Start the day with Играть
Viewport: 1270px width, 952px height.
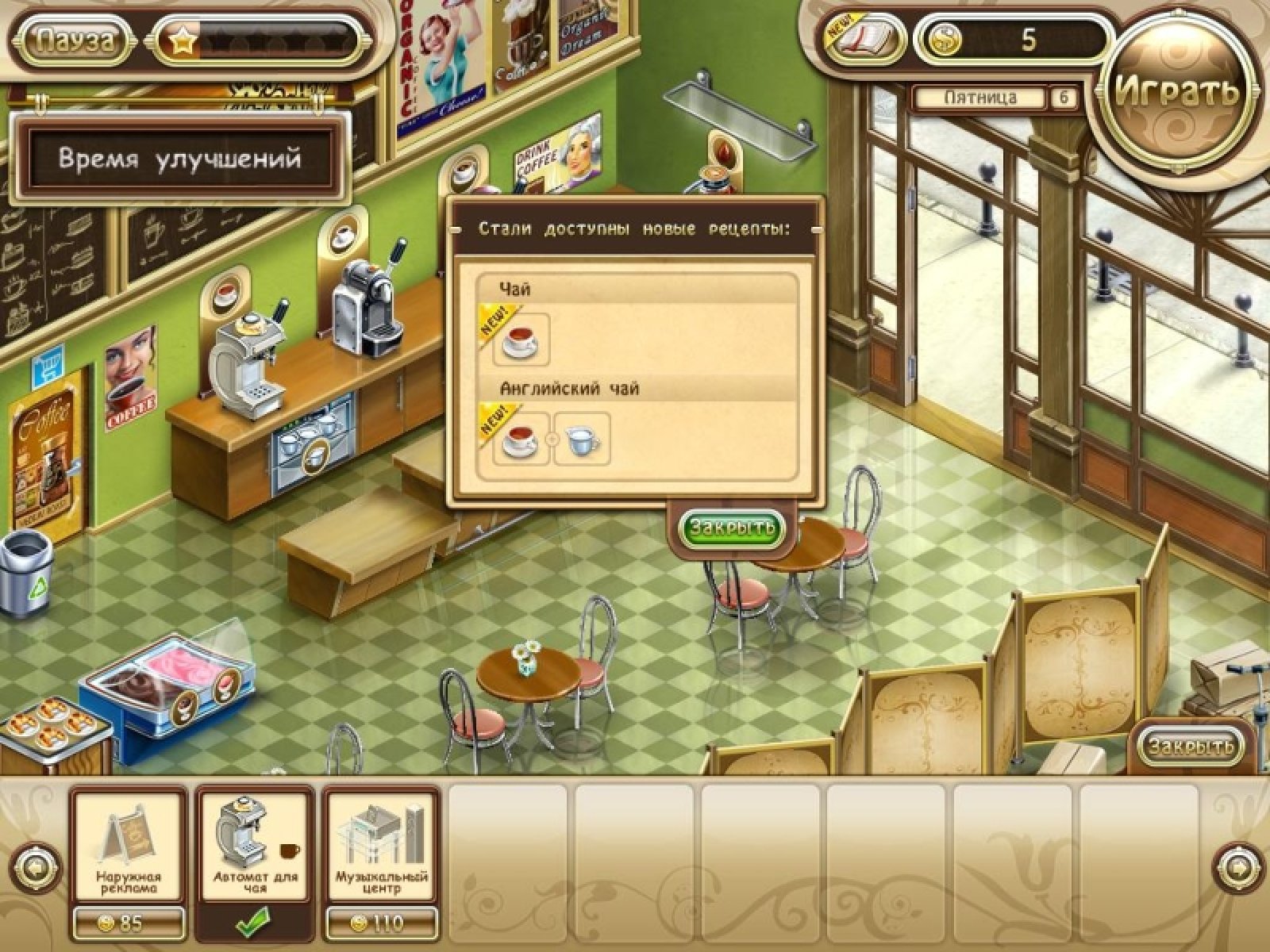click(x=1176, y=92)
